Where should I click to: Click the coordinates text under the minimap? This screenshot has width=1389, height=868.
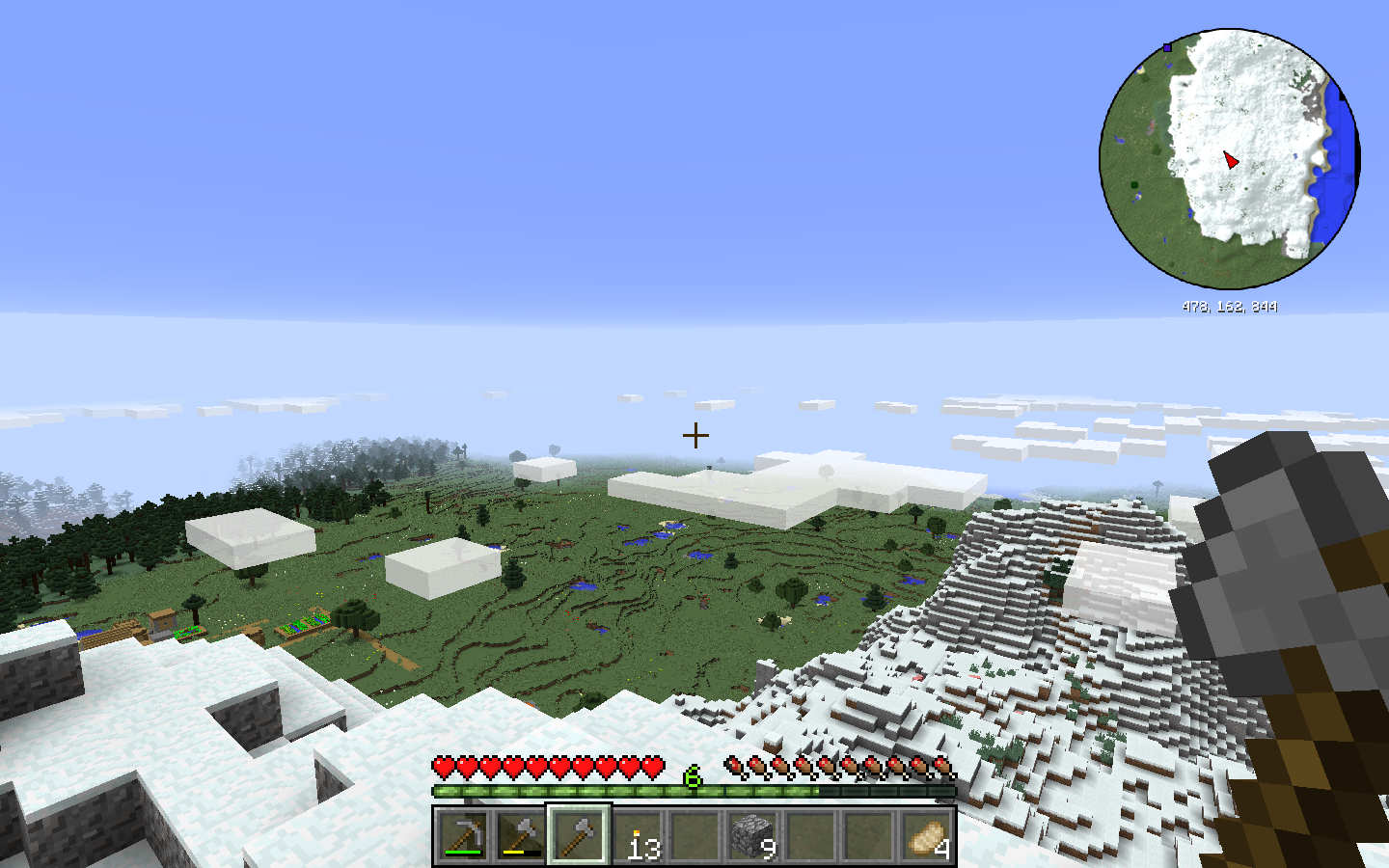coord(1230,307)
